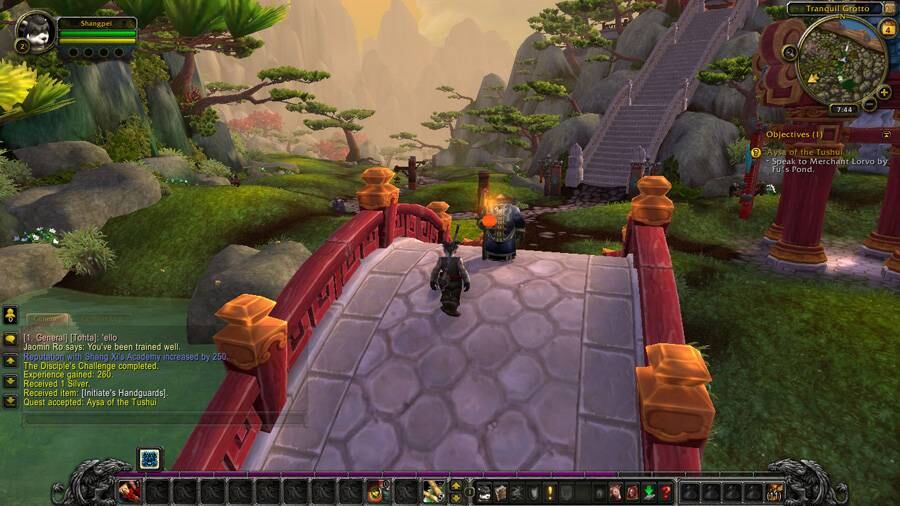Screen dimensions: 900x506
Task: Click the clock showing 7:44
Action: [x=843, y=109]
